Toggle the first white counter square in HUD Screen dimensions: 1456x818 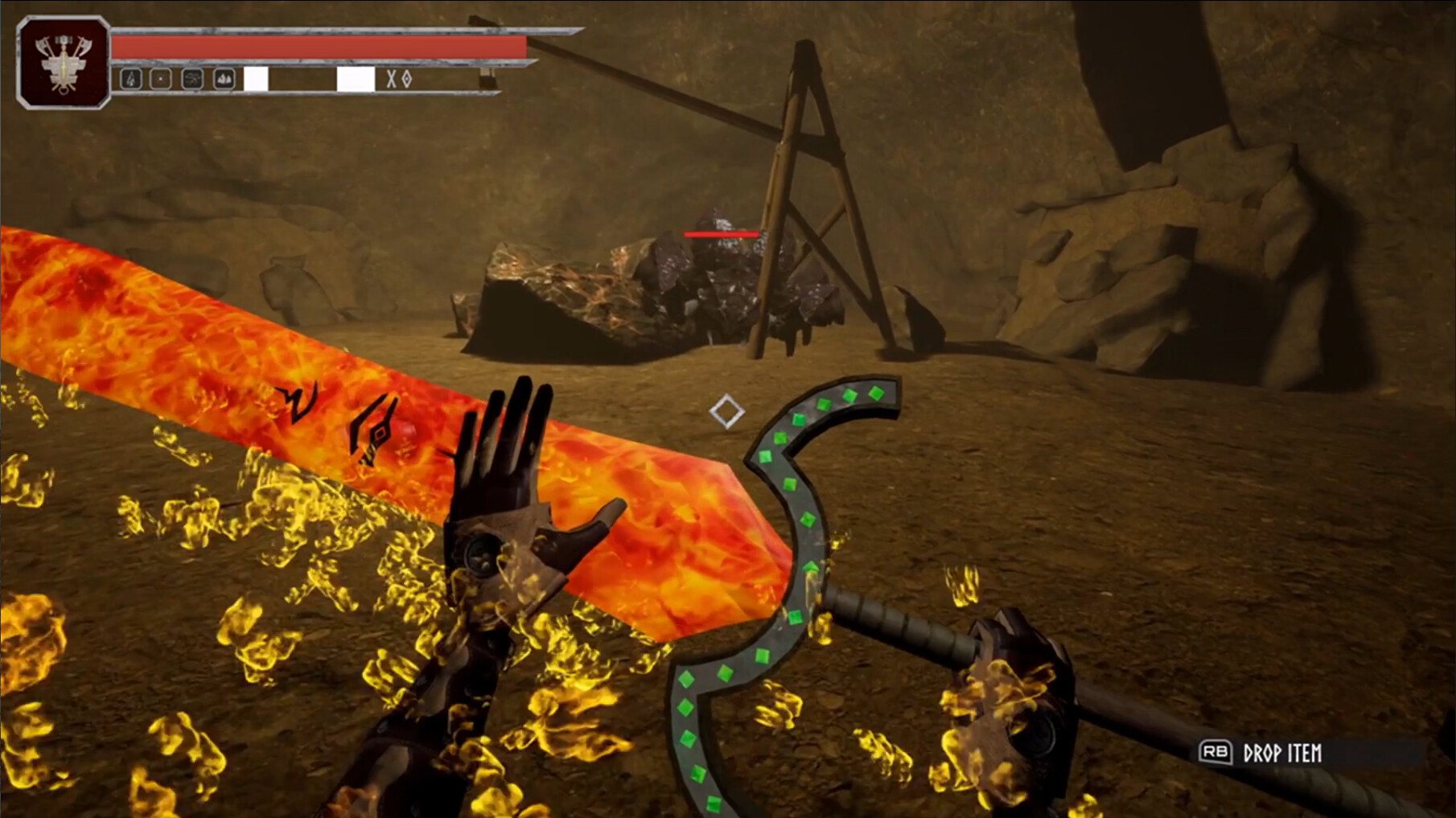256,78
